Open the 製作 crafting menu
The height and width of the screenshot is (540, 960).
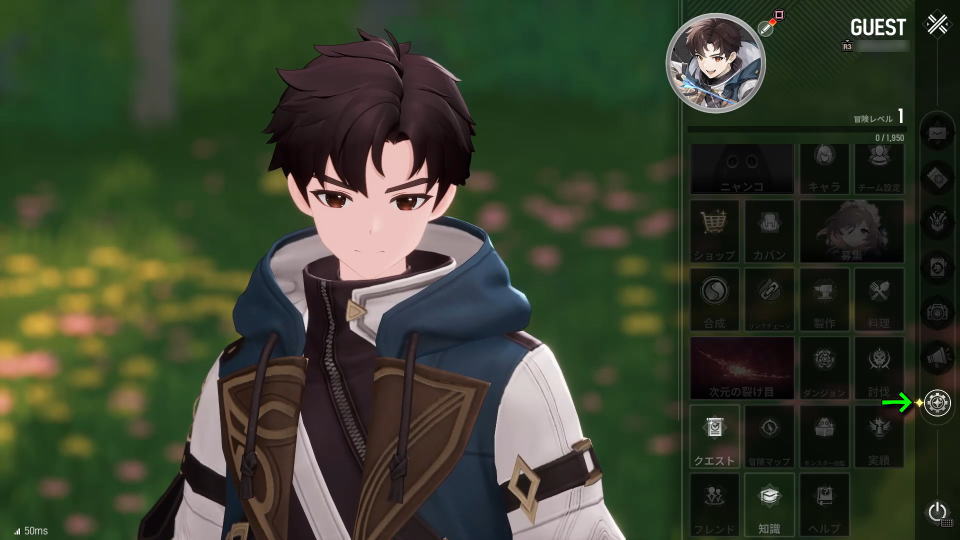click(x=824, y=299)
